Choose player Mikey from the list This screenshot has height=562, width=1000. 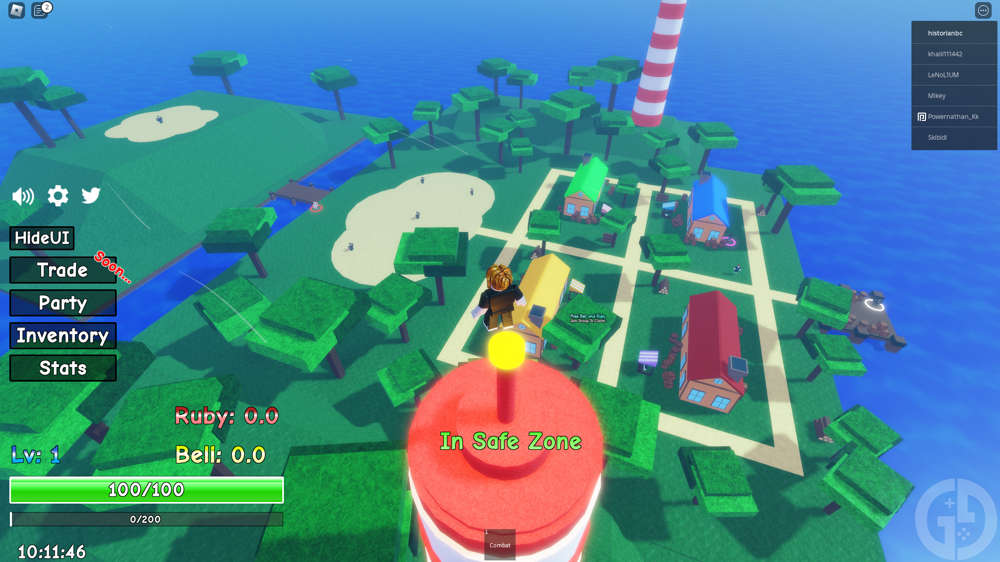[954, 95]
